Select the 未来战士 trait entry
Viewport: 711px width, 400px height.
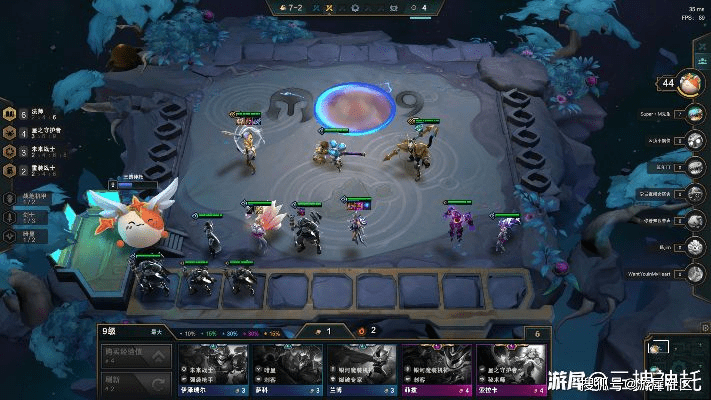pyautogui.click(x=28, y=152)
